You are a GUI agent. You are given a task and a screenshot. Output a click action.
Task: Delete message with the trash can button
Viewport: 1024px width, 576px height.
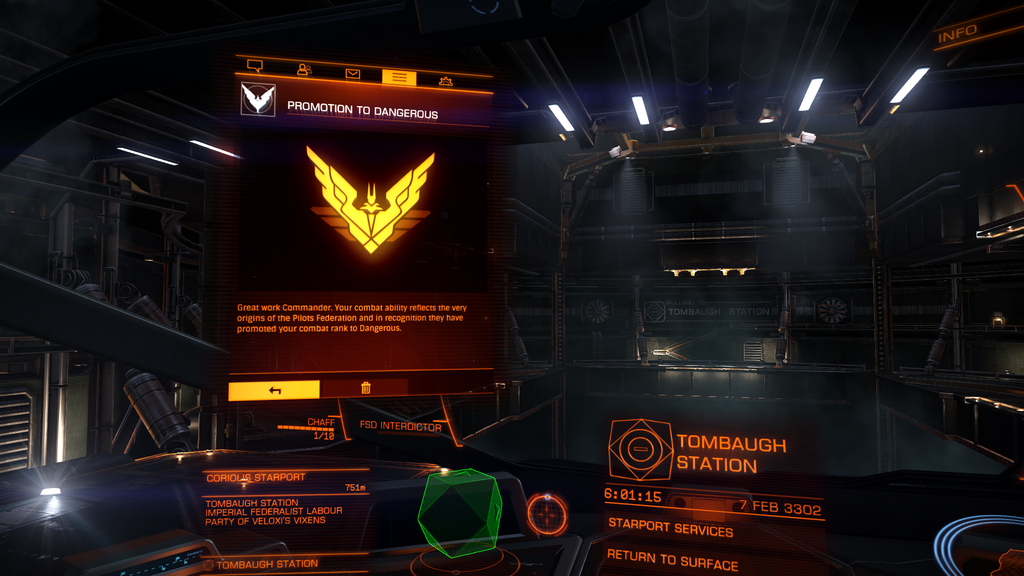pos(365,388)
